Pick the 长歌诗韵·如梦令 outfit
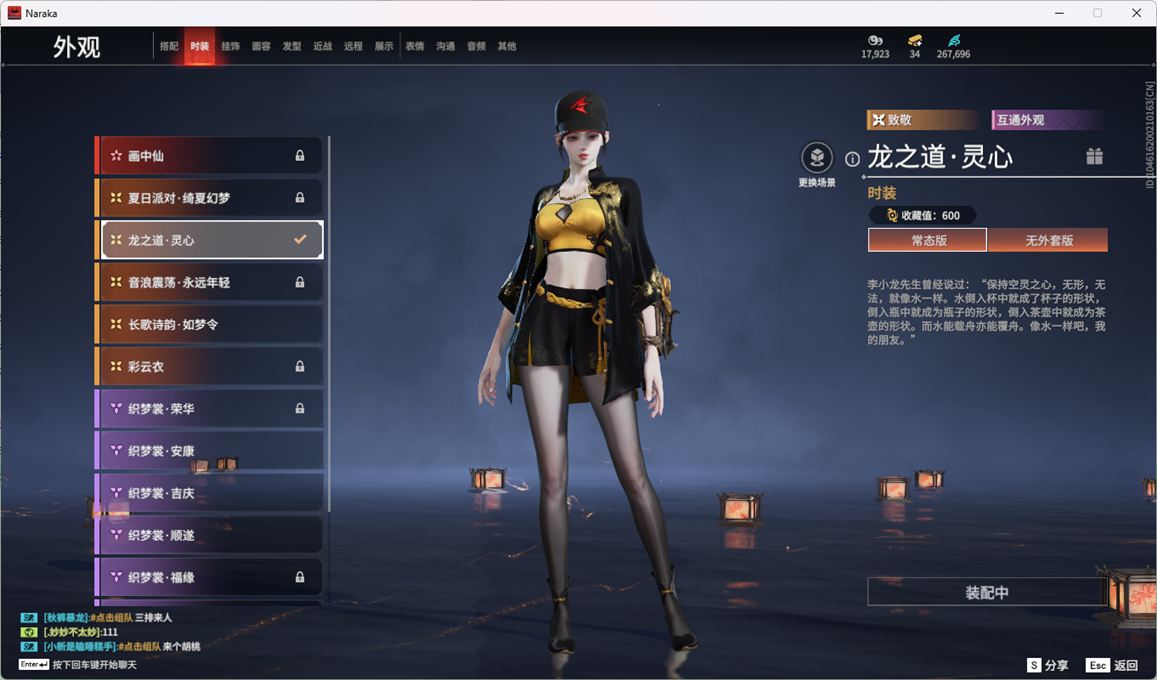This screenshot has height=680, width=1157. click(x=210, y=325)
